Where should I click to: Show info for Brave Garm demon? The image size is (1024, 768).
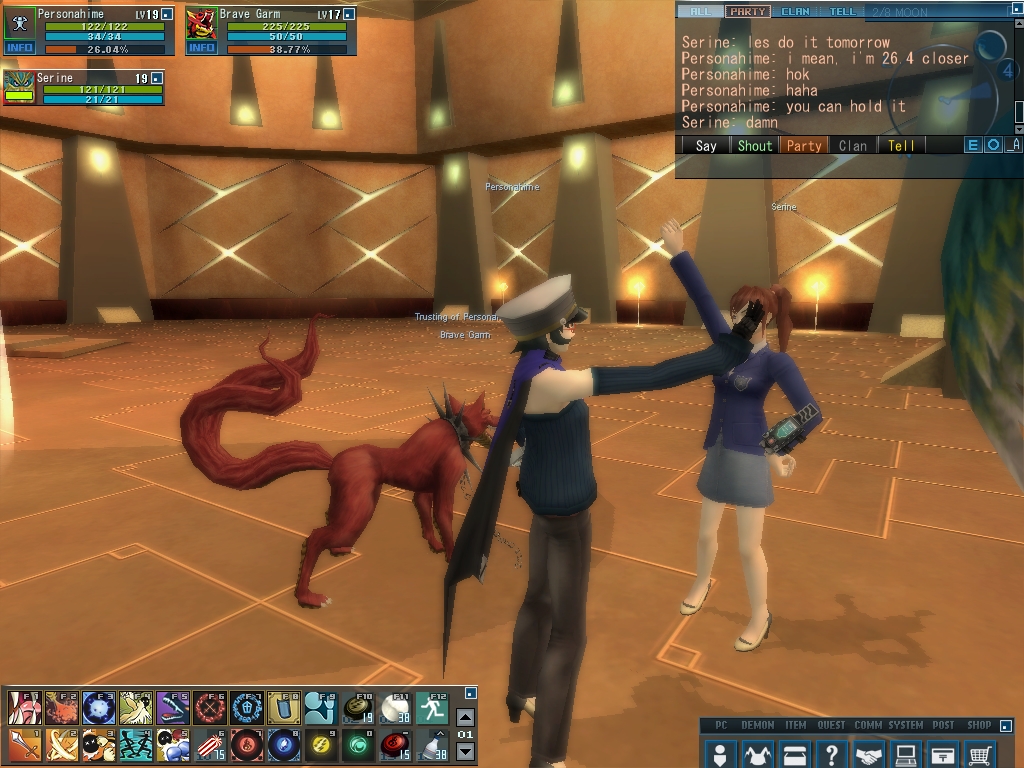tap(201, 48)
